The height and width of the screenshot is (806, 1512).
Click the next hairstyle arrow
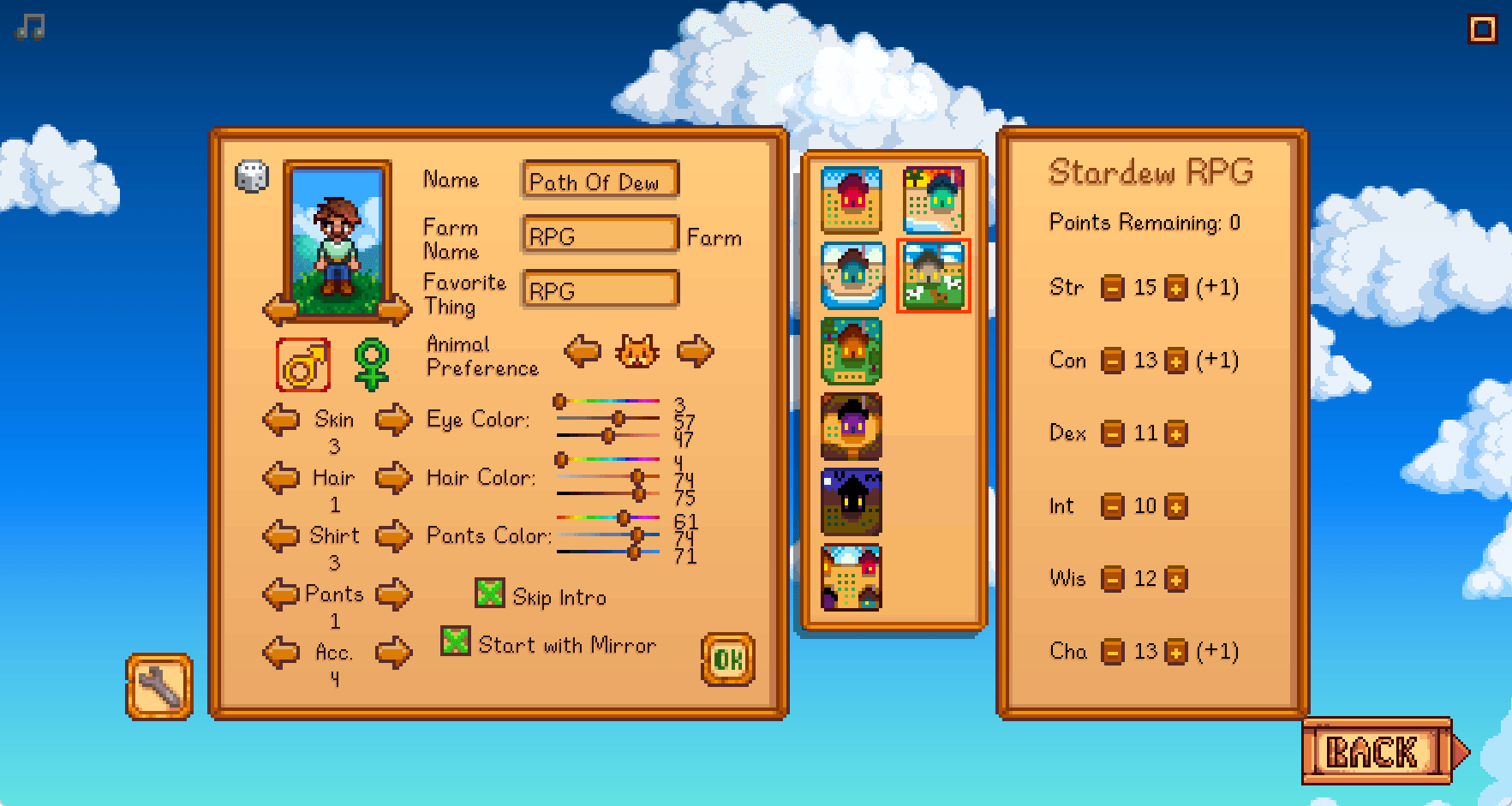pos(394,477)
